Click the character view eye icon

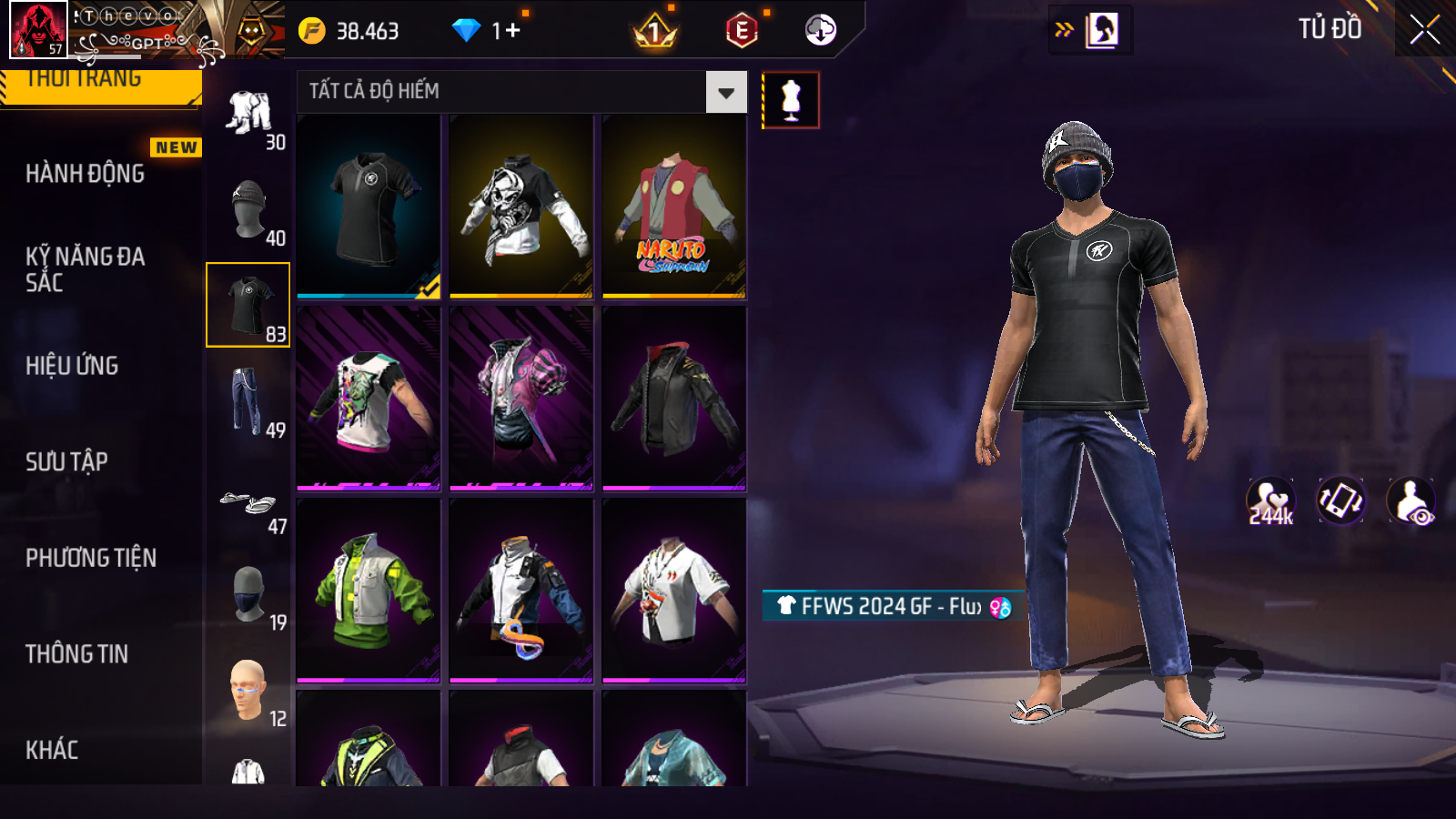(1410, 501)
